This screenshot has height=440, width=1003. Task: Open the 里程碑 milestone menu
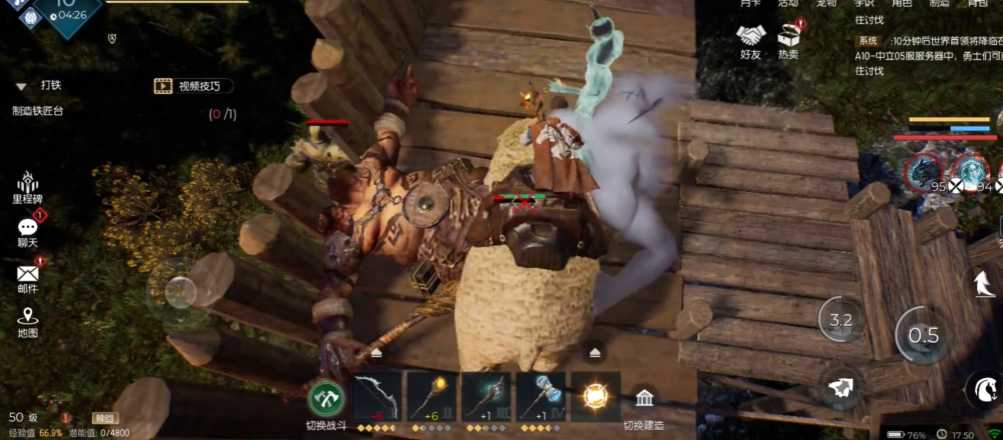pyautogui.click(x=27, y=185)
